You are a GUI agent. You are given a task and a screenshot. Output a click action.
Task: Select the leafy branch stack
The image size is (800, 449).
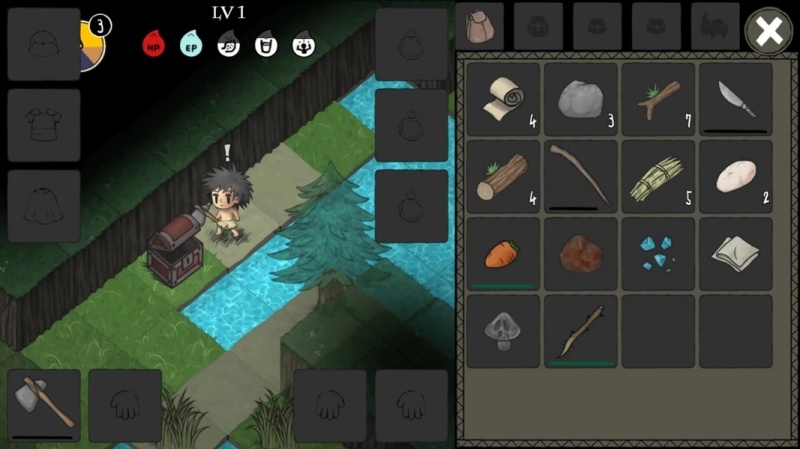pyautogui.click(x=658, y=99)
